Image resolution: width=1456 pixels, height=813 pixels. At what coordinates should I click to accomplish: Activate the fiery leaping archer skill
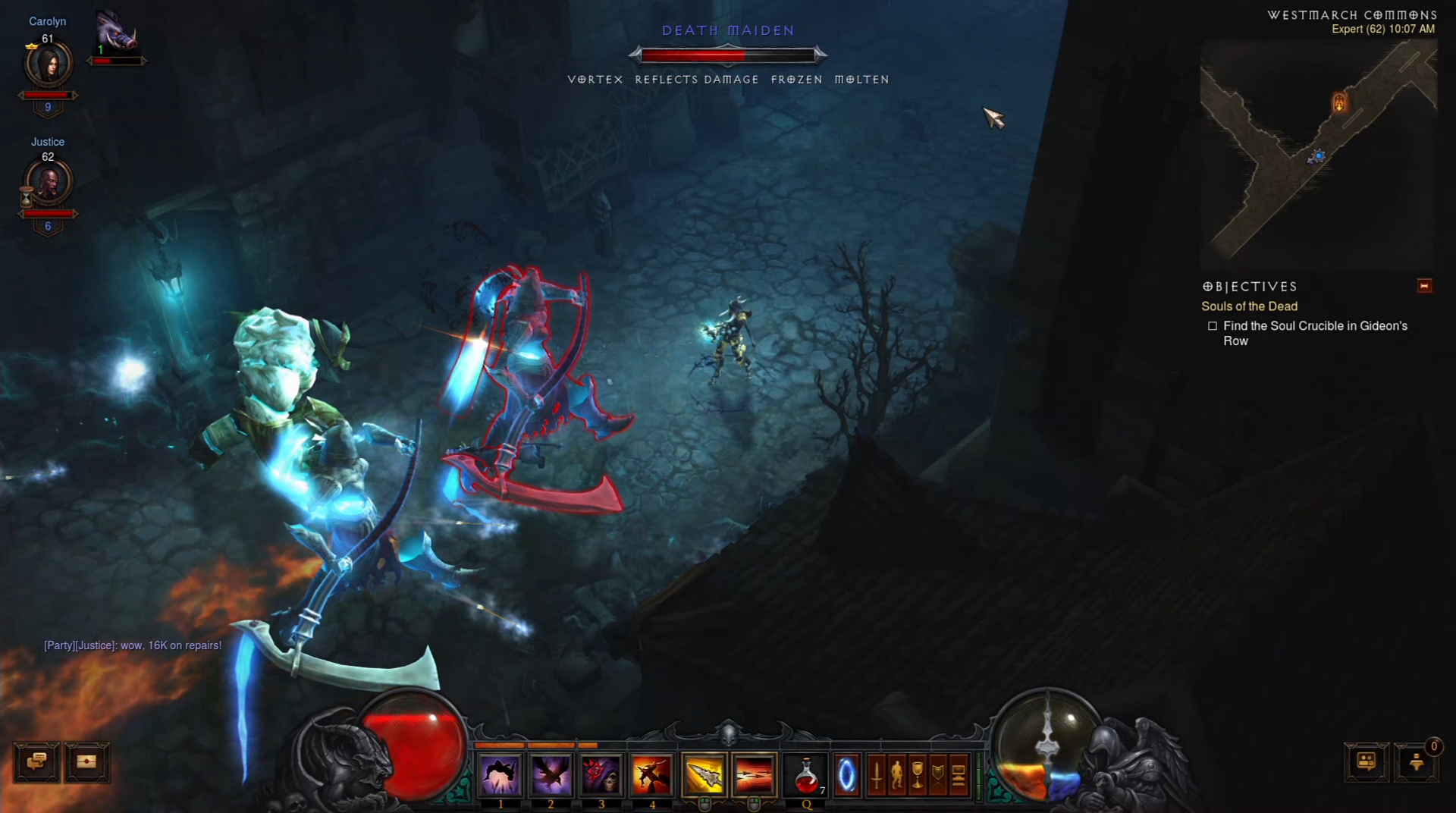652,775
